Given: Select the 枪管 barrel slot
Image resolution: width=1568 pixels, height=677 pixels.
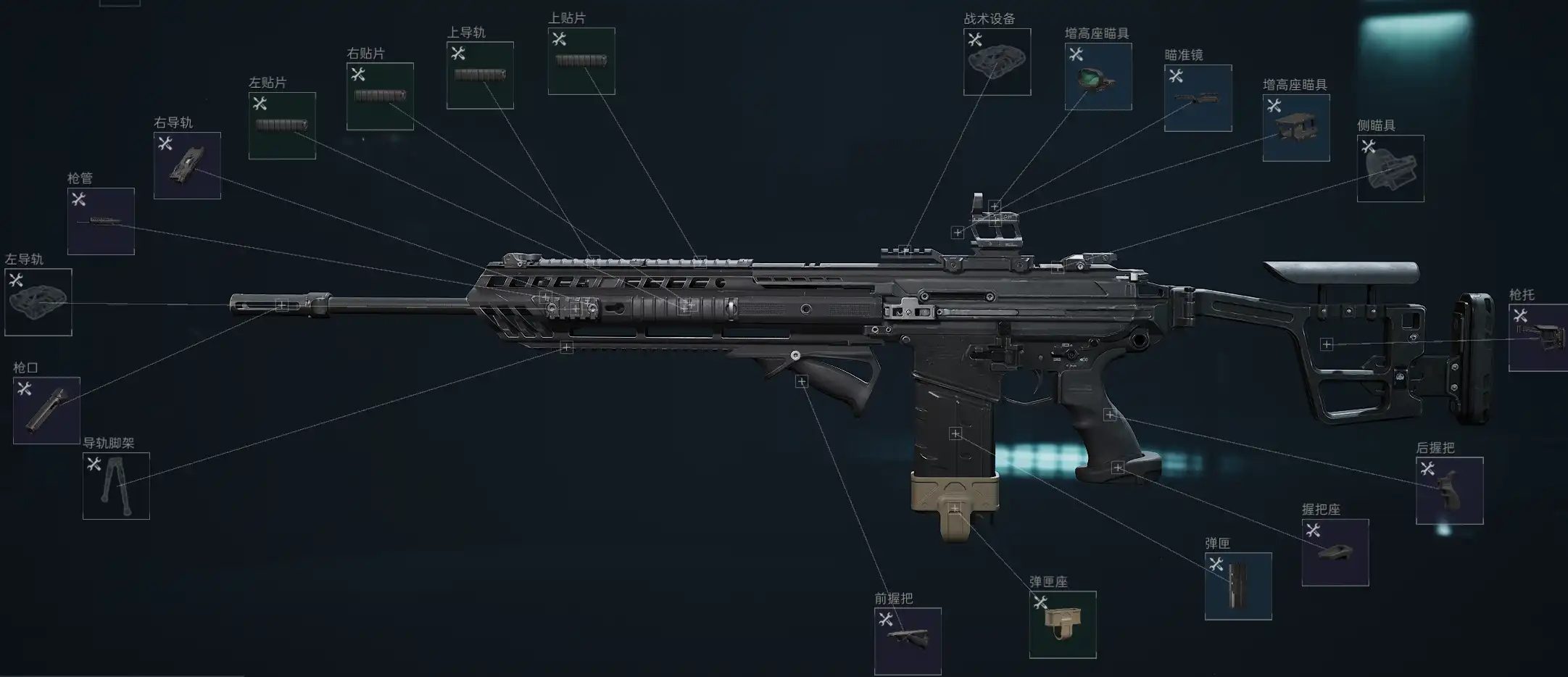Looking at the screenshot, I should [101, 221].
